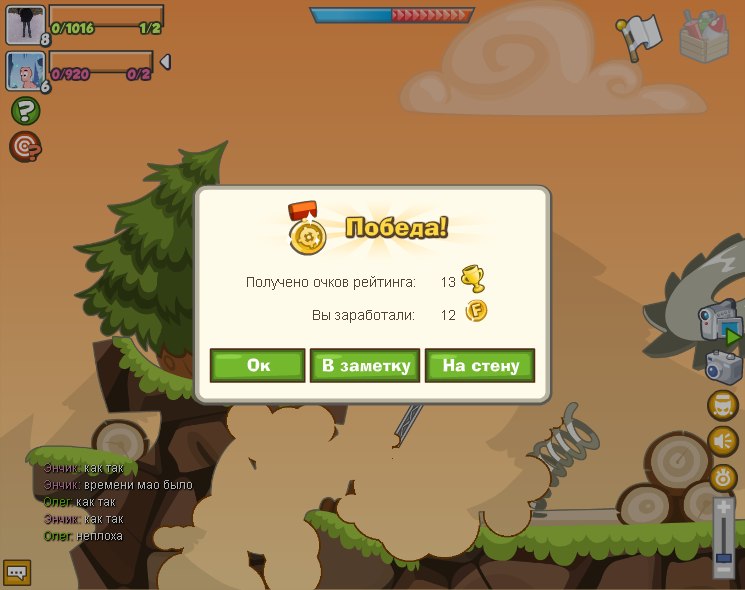Select the second player's avatar portrait
The height and width of the screenshot is (590, 745).
click(24, 70)
